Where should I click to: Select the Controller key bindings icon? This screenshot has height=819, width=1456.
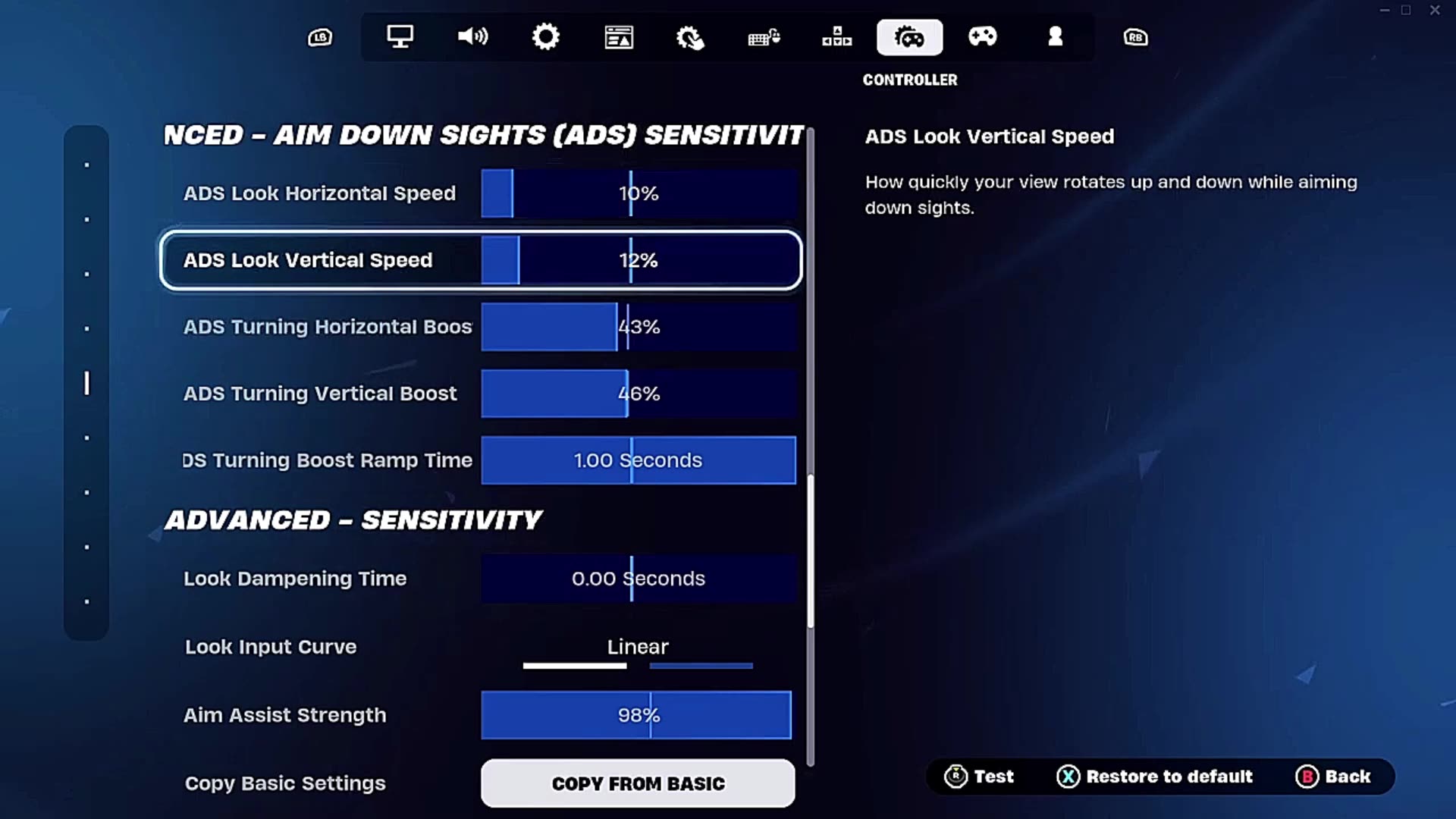point(836,37)
